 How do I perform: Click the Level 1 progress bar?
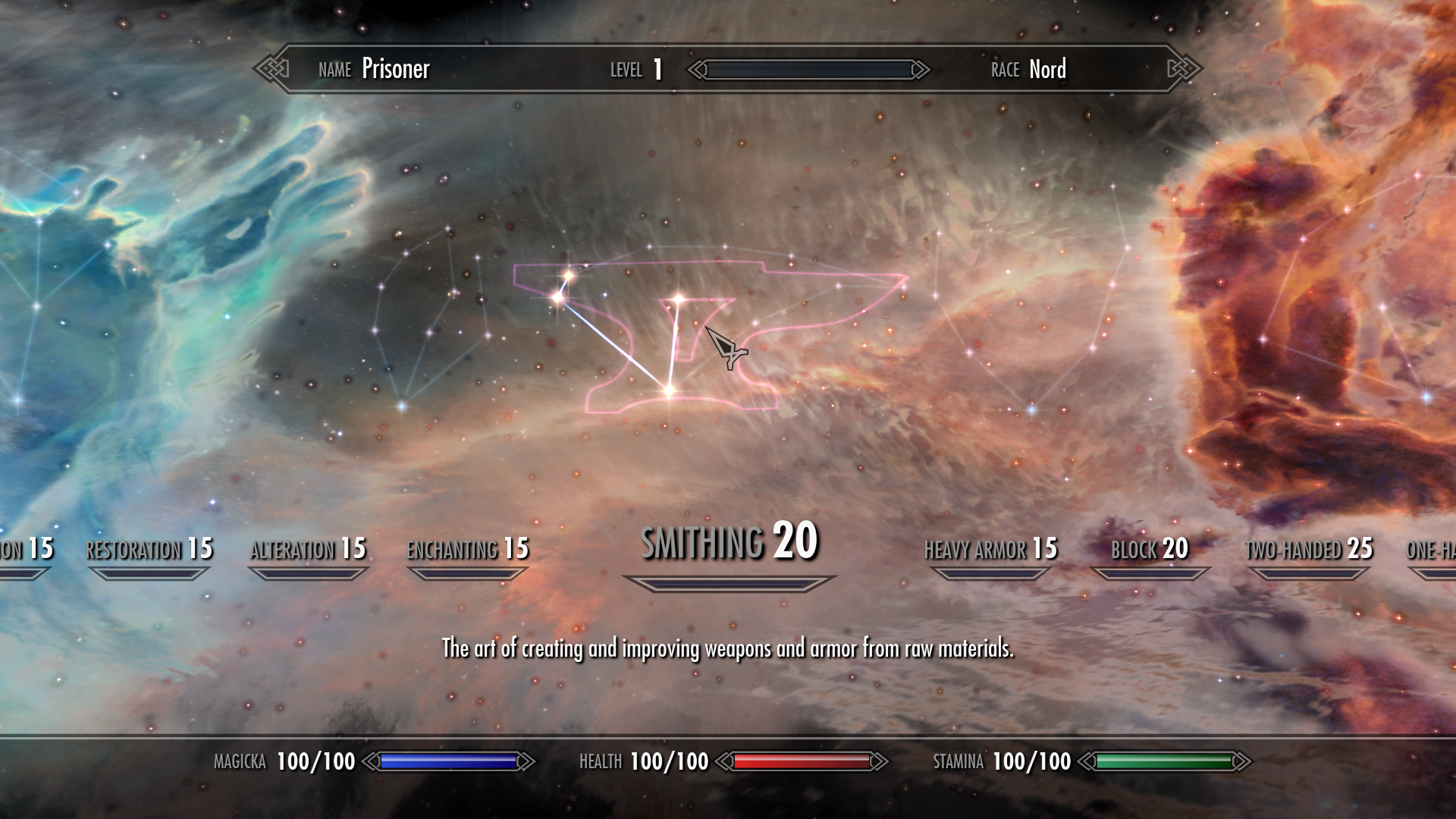(x=808, y=70)
